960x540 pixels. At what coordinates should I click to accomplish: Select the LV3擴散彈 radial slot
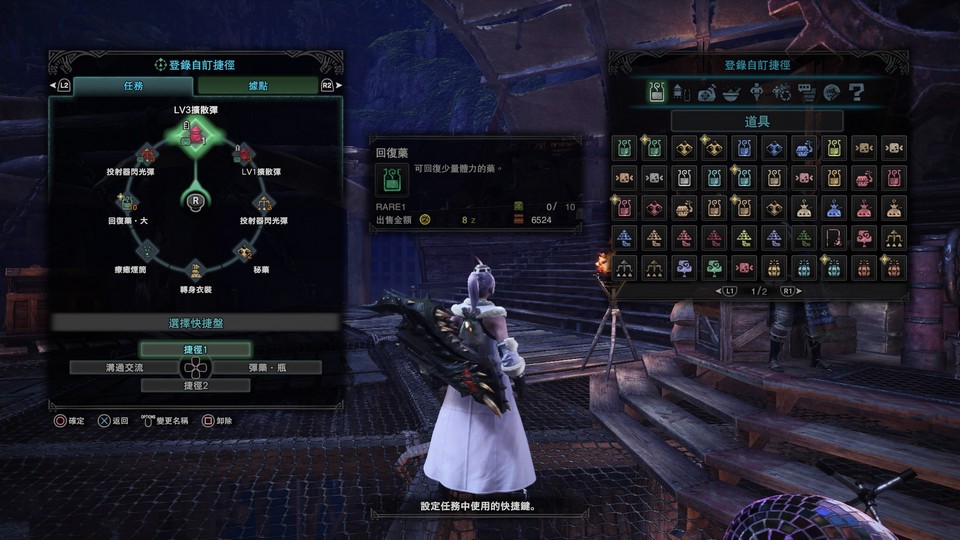(x=195, y=132)
